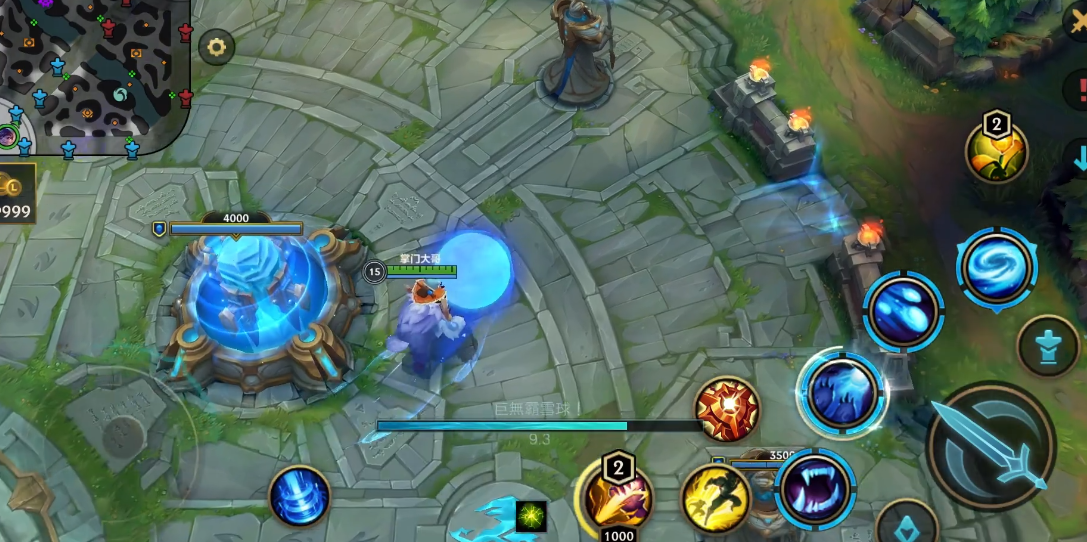1087x542 pixels.
Task: Start recall with the blue pillar button
Action: pos(299,496)
